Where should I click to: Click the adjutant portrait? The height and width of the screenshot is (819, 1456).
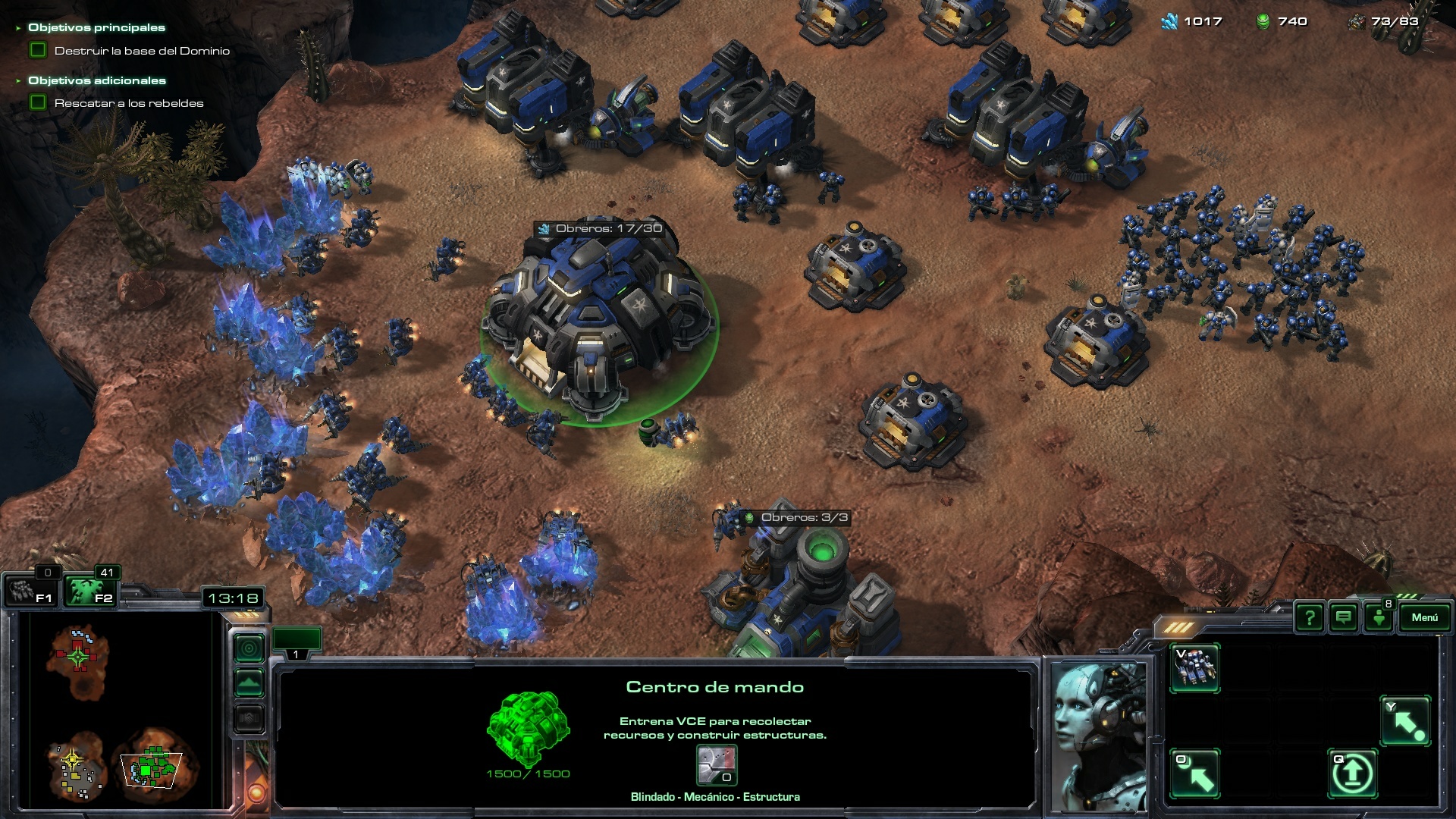tap(1099, 736)
